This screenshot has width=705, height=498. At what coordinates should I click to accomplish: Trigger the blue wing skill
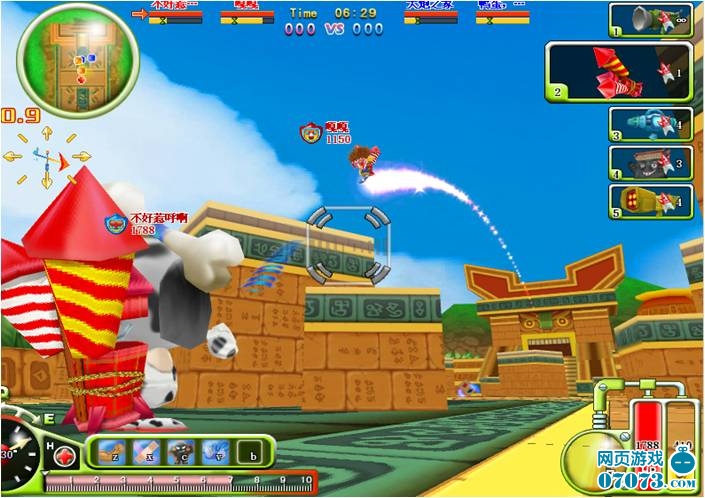point(215,453)
